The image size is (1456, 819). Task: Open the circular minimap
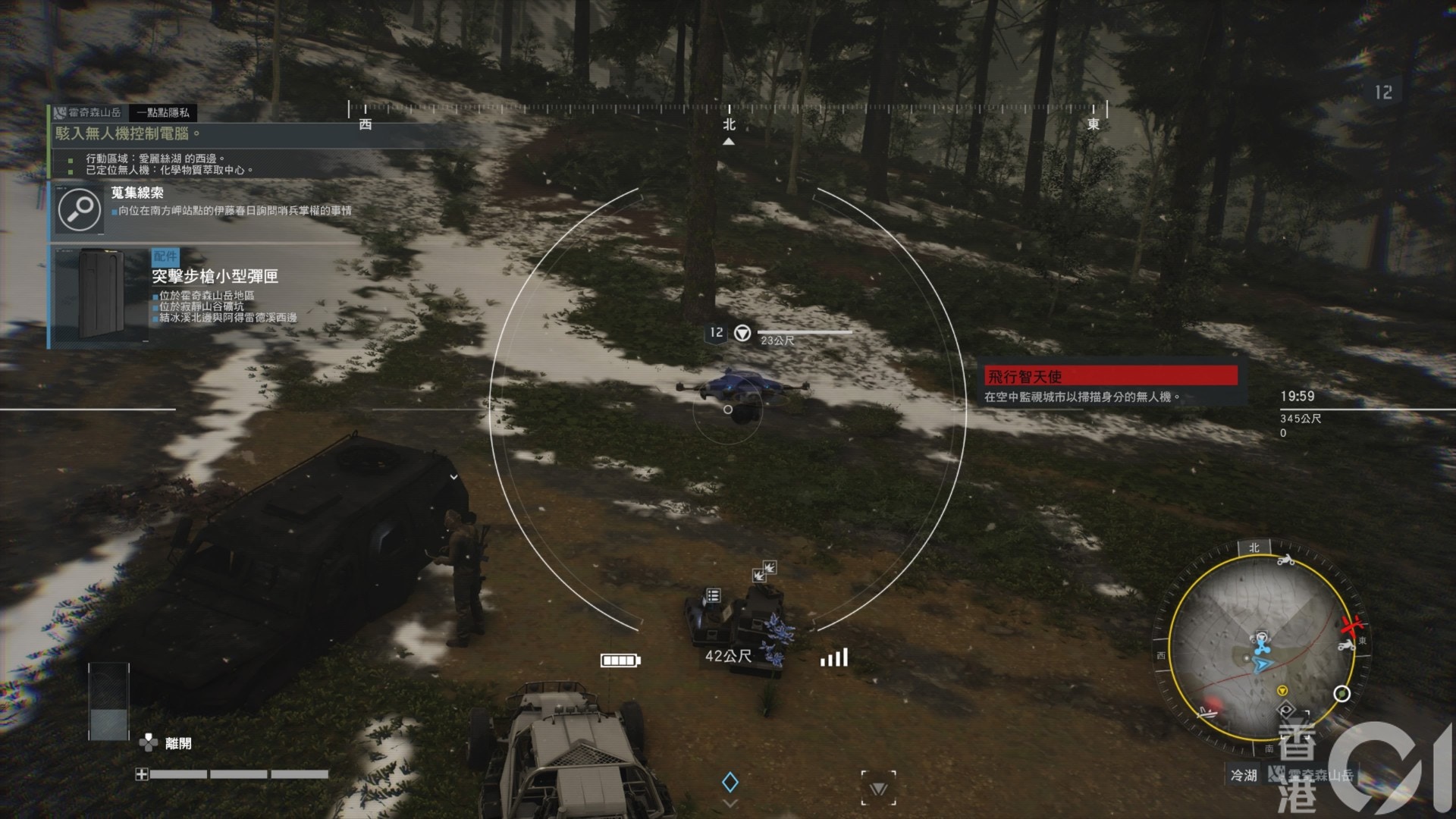1261,649
